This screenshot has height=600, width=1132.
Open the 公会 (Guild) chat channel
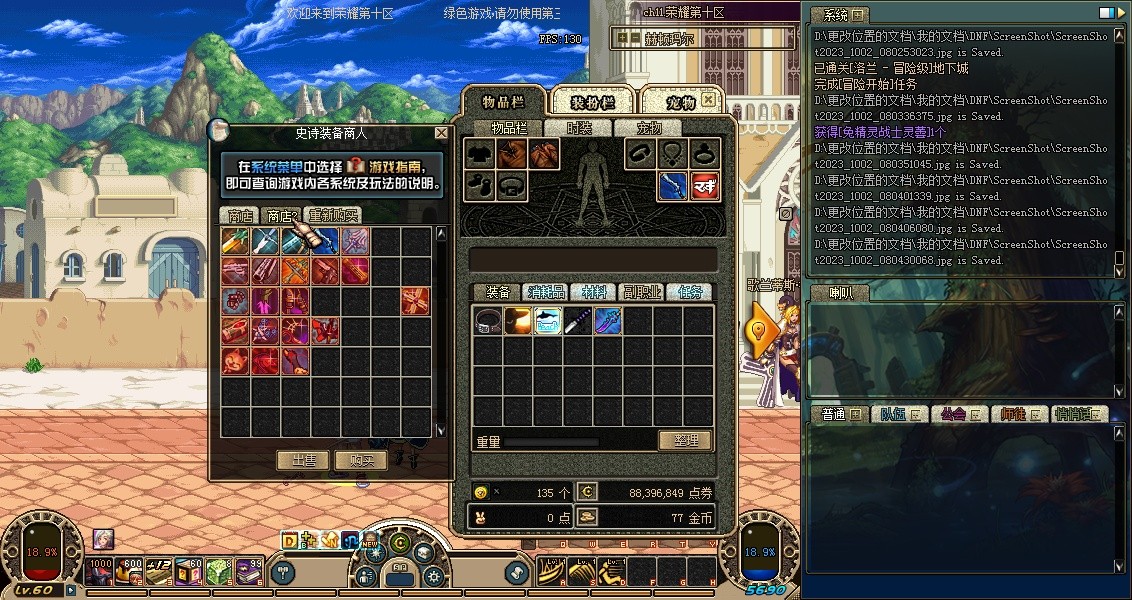(x=955, y=414)
